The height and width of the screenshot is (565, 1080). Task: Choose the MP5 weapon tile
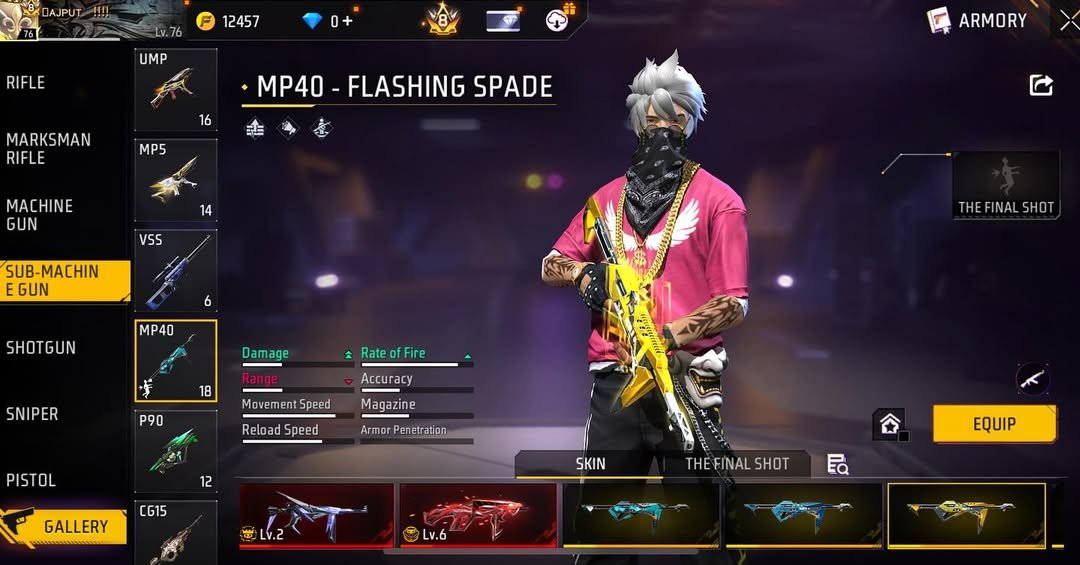(176, 180)
